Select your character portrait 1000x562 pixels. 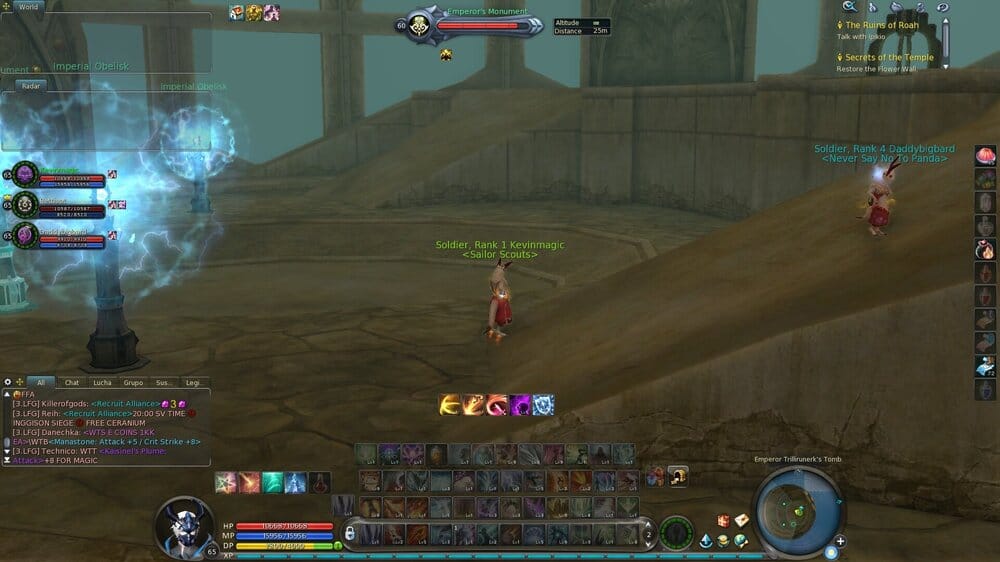184,525
